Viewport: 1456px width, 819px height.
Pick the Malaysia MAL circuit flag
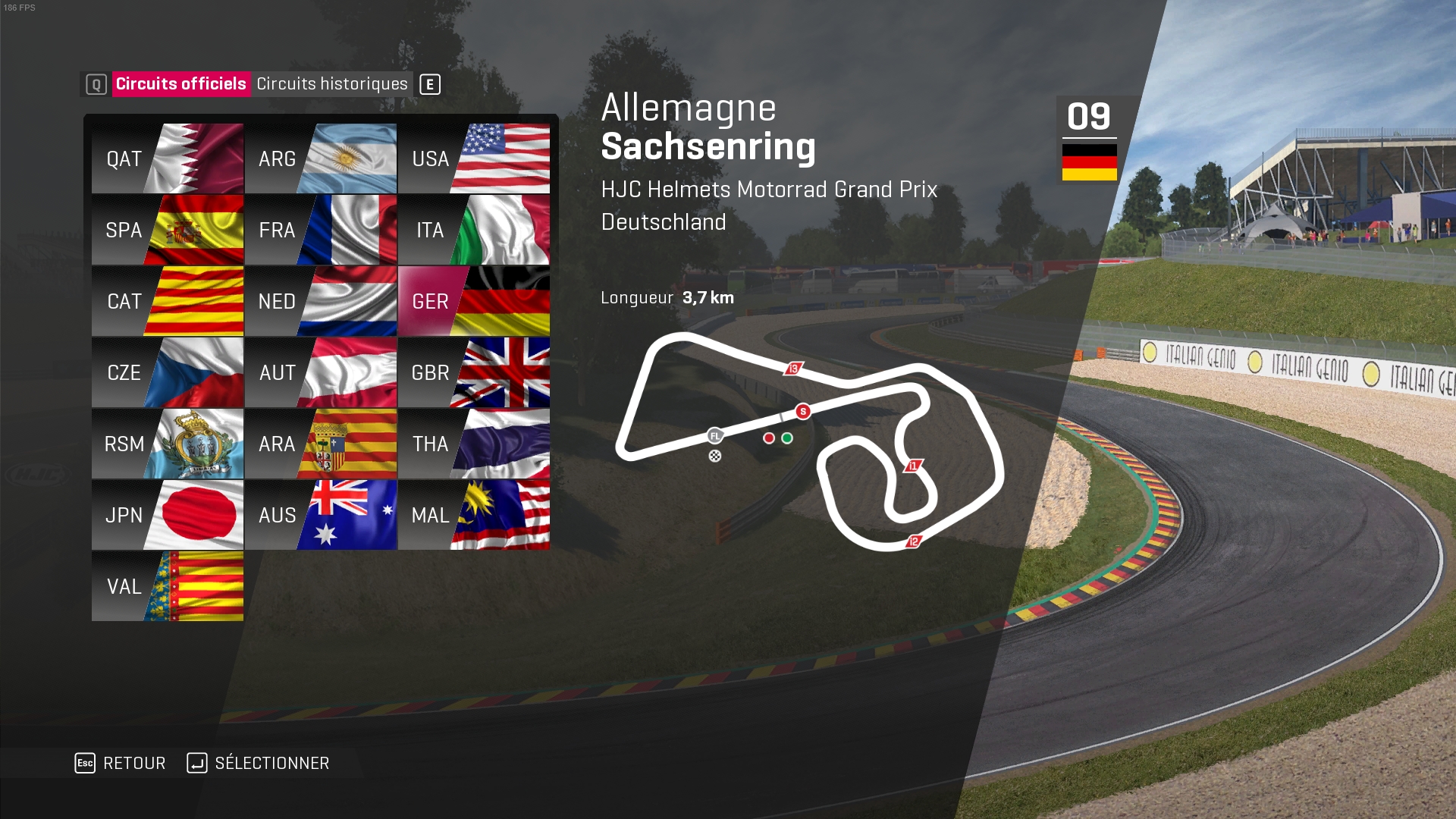(x=473, y=515)
